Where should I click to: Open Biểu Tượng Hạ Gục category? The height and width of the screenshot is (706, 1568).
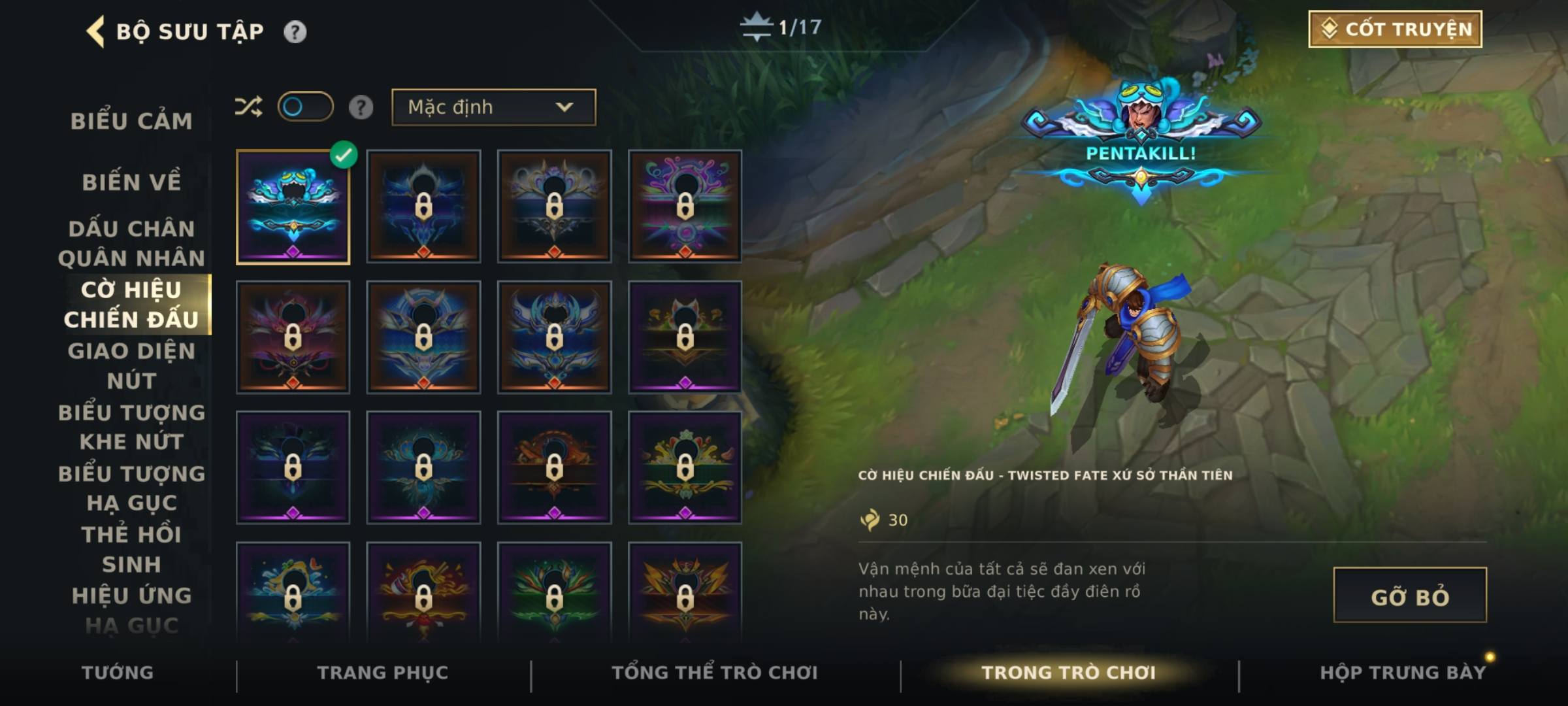coord(131,488)
